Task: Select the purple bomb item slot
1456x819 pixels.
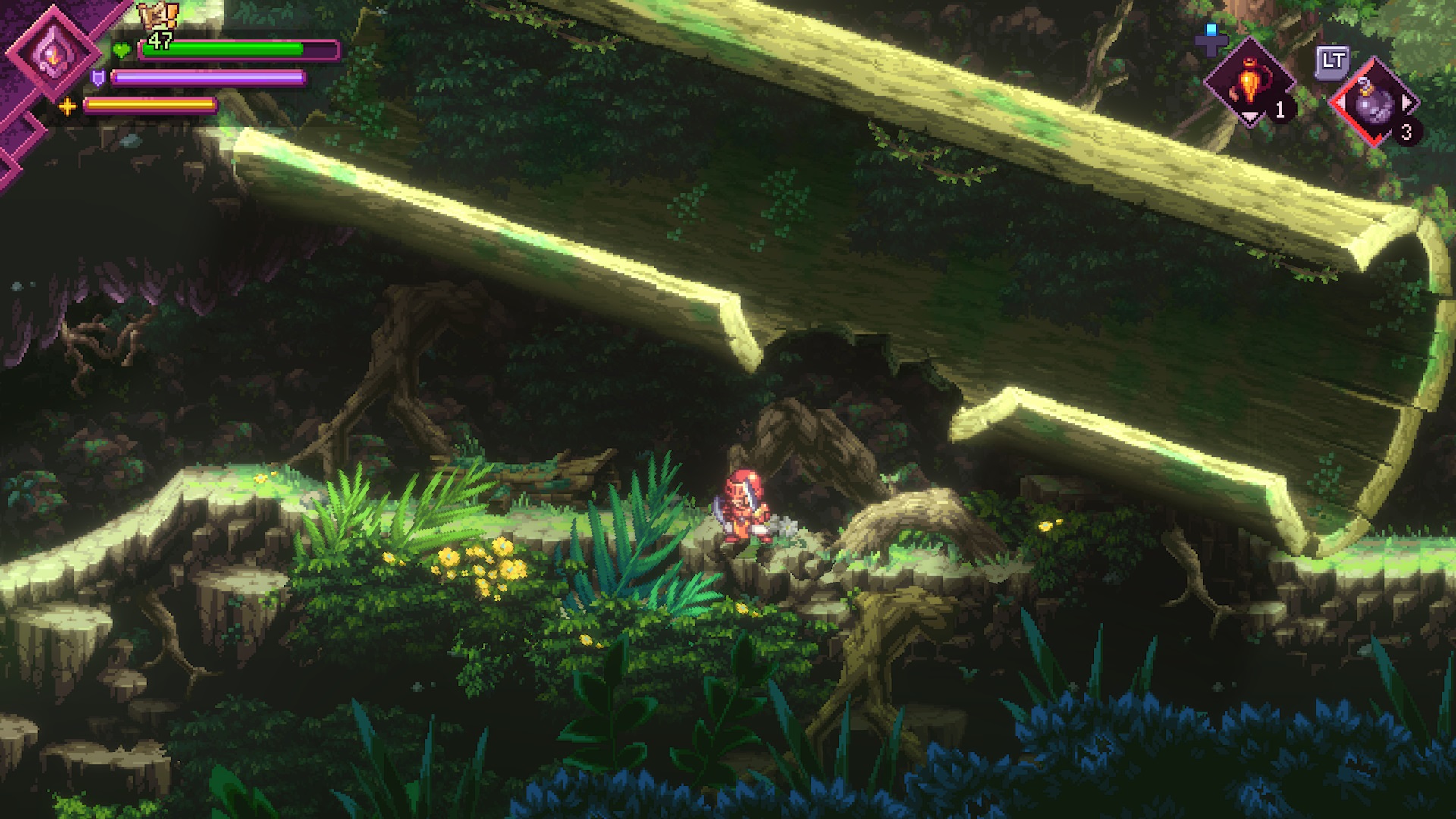Action: pyautogui.click(x=1375, y=102)
